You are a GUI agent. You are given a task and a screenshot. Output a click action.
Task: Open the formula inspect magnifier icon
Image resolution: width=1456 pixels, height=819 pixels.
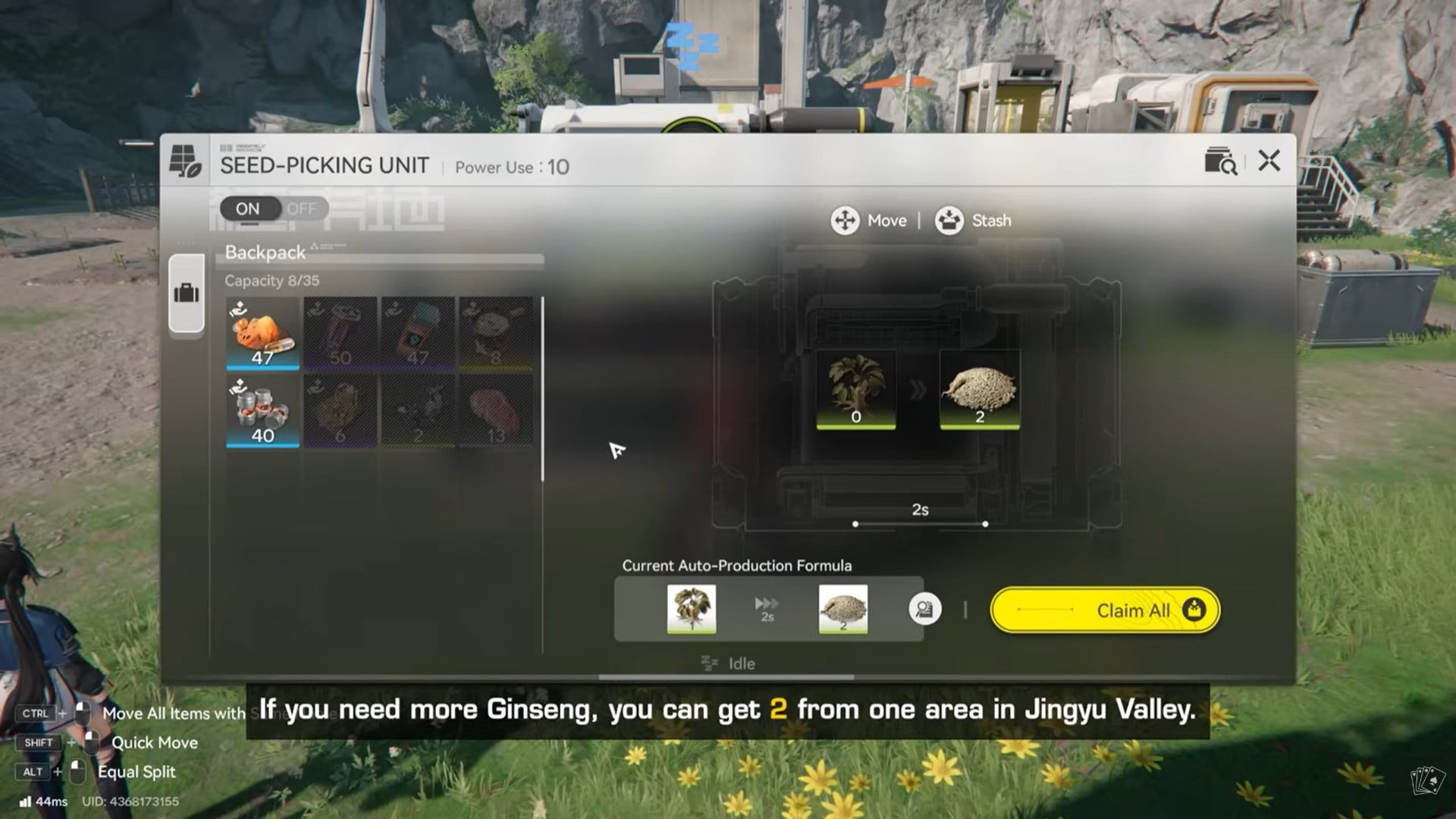[924, 609]
